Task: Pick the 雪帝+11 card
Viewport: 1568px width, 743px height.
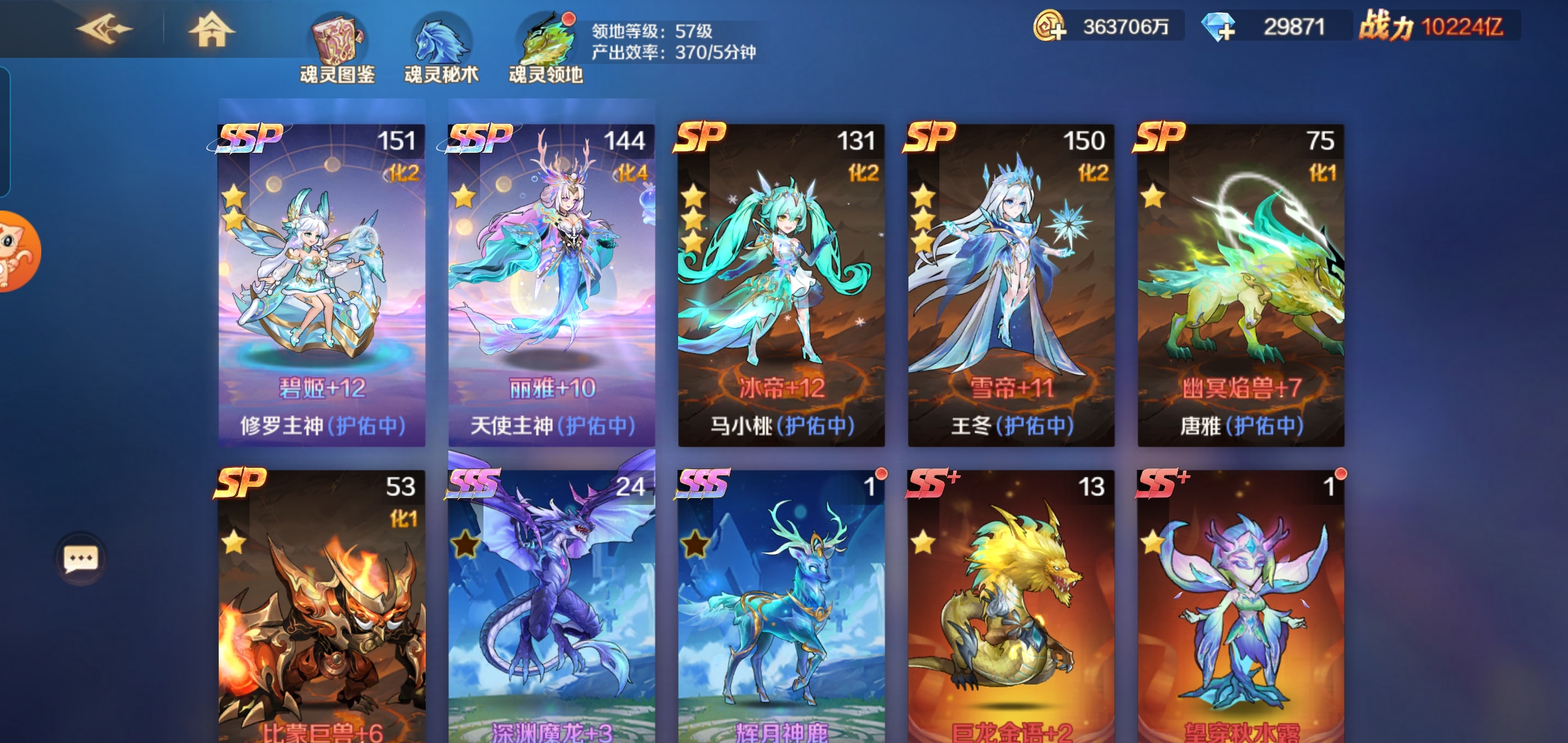Action: click(1011, 285)
